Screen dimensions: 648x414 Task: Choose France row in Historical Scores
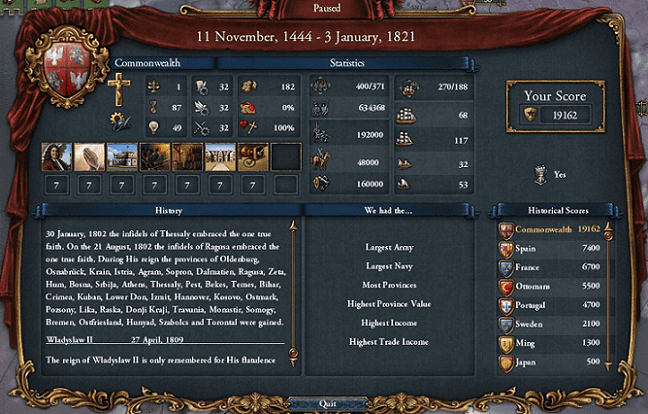548,268
